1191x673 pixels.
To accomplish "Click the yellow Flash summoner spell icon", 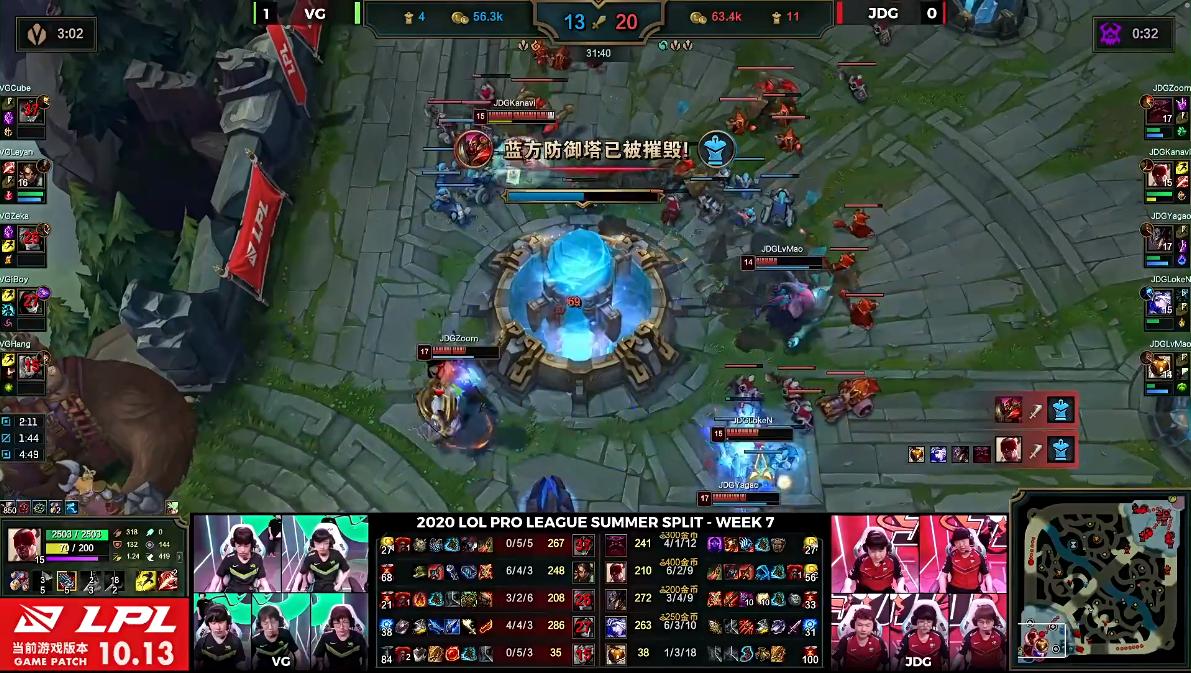I will tap(144, 581).
